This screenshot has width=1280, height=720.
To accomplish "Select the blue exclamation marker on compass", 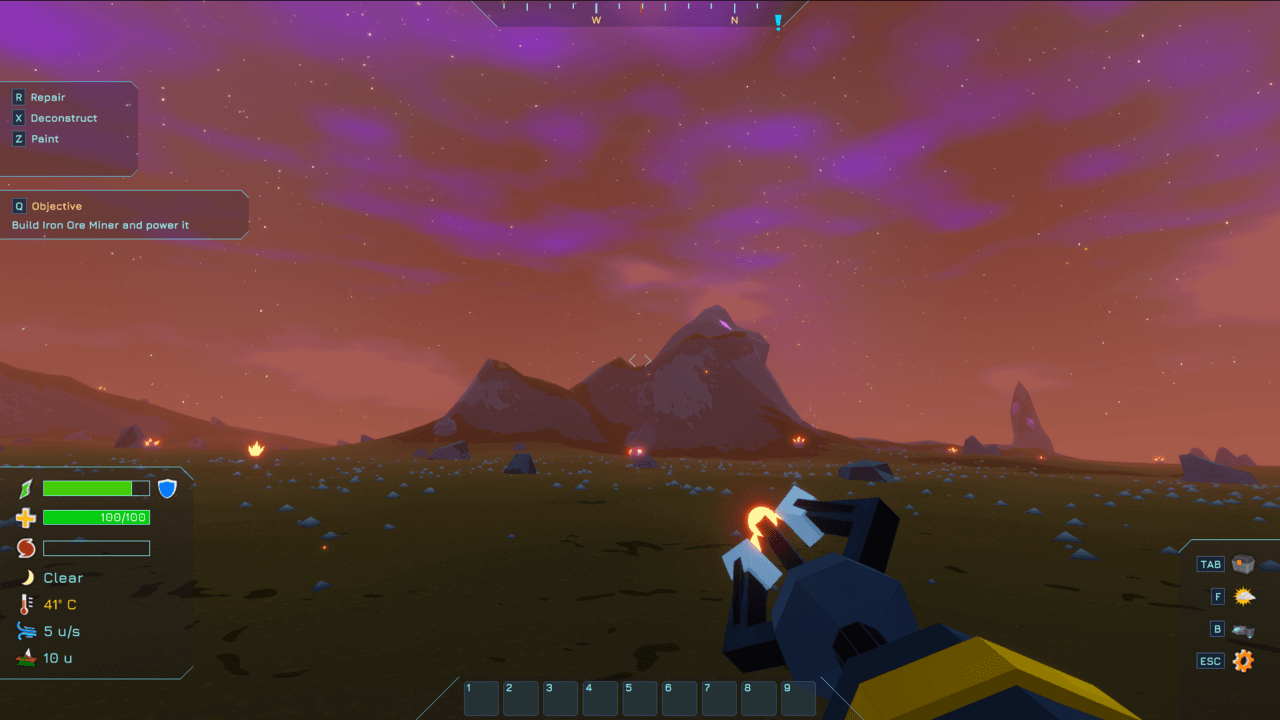I will [778, 21].
